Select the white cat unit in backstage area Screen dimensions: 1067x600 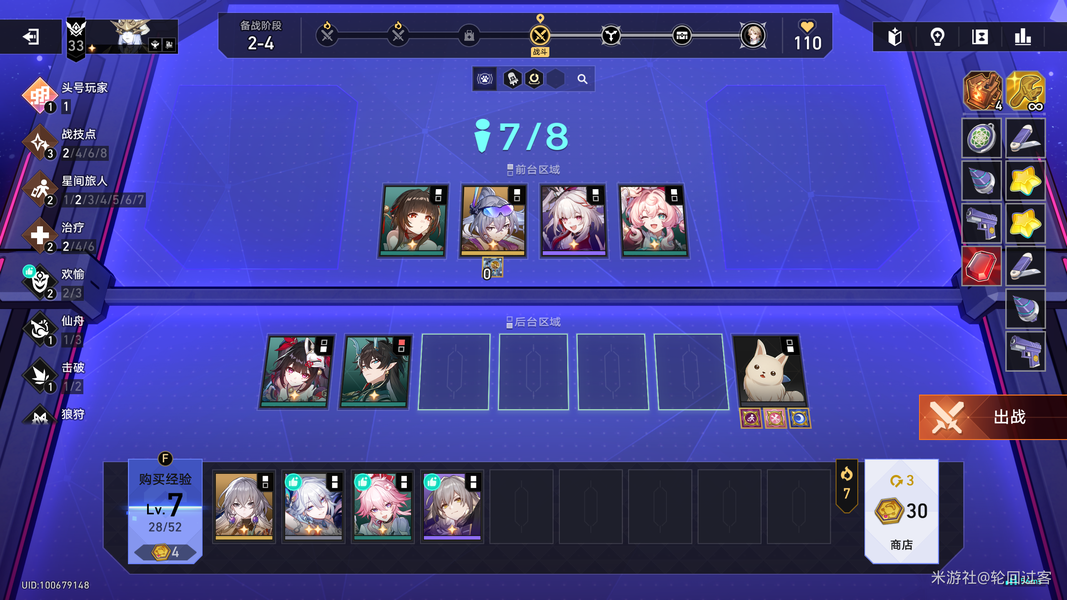(x=768, y=371)
